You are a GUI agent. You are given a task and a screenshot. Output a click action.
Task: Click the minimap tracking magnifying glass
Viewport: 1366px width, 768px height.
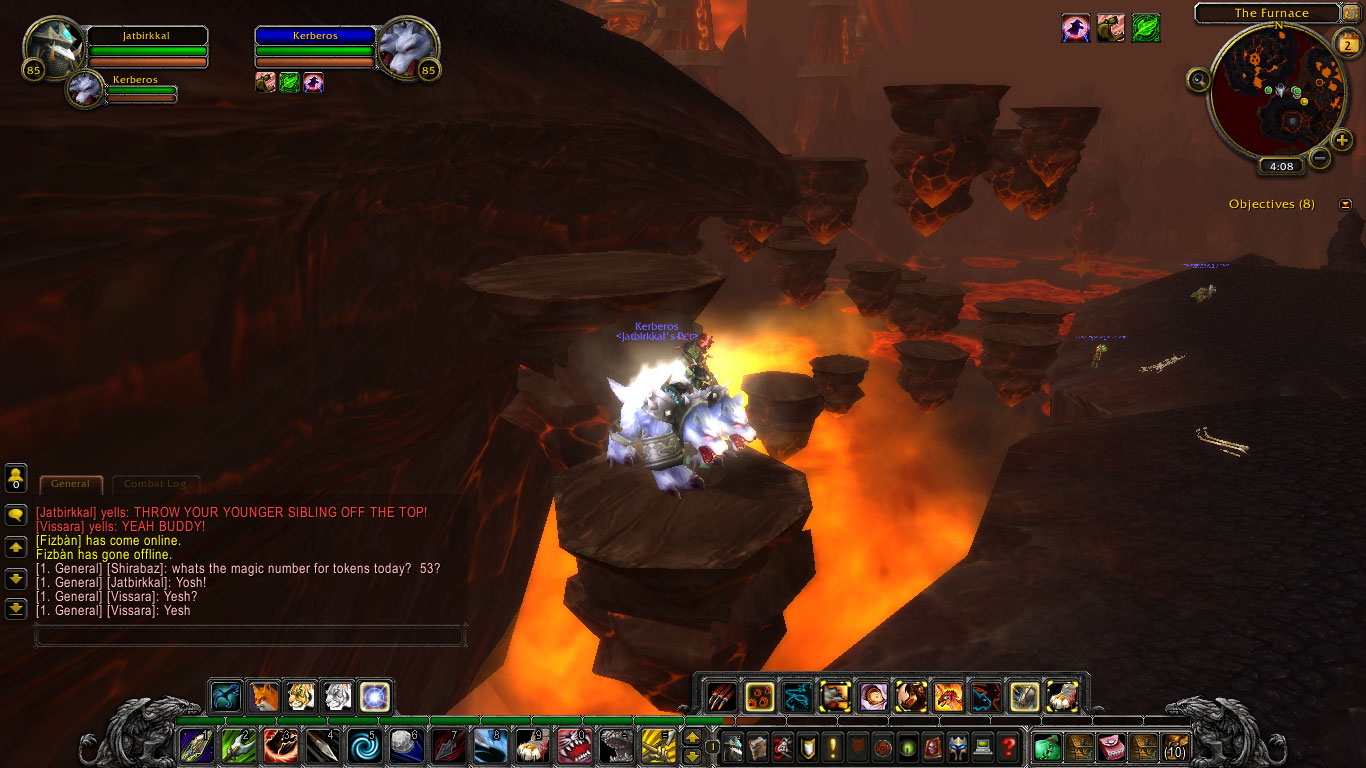point(1198,81)
